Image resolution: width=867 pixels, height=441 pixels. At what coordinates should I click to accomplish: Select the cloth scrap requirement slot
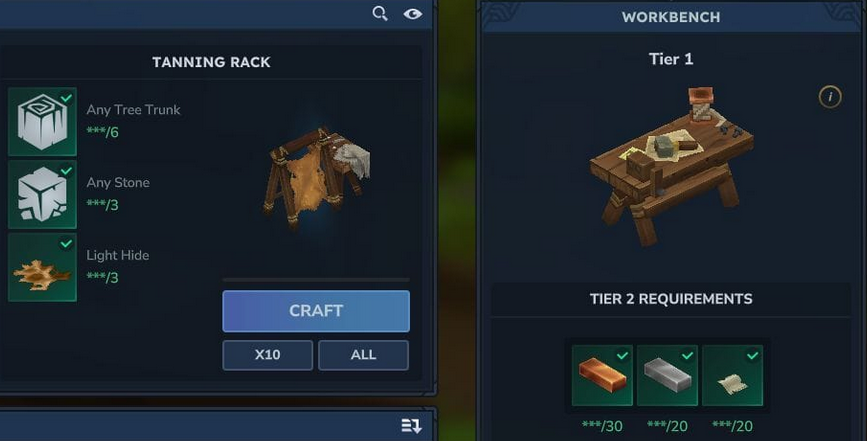732,376
